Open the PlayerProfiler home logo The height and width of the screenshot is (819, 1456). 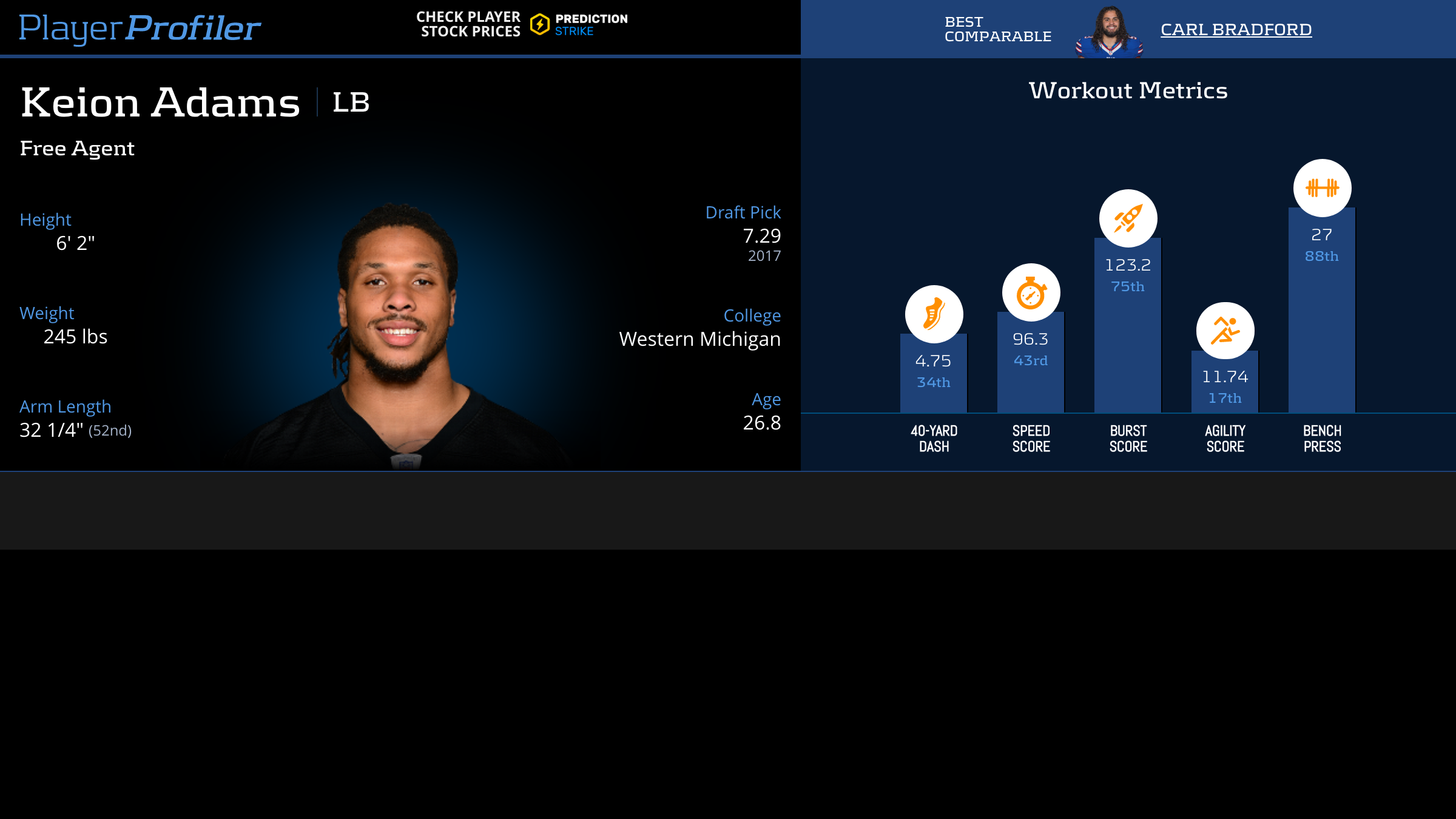140,28
